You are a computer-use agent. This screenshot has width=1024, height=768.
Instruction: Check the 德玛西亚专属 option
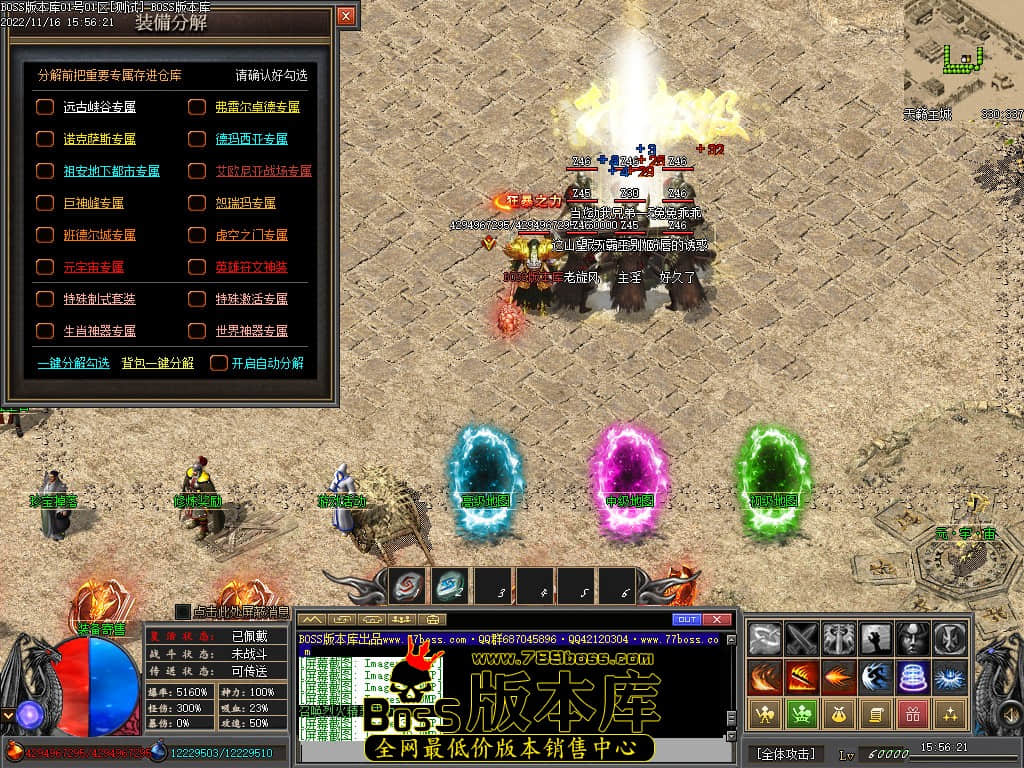(197, 139)
